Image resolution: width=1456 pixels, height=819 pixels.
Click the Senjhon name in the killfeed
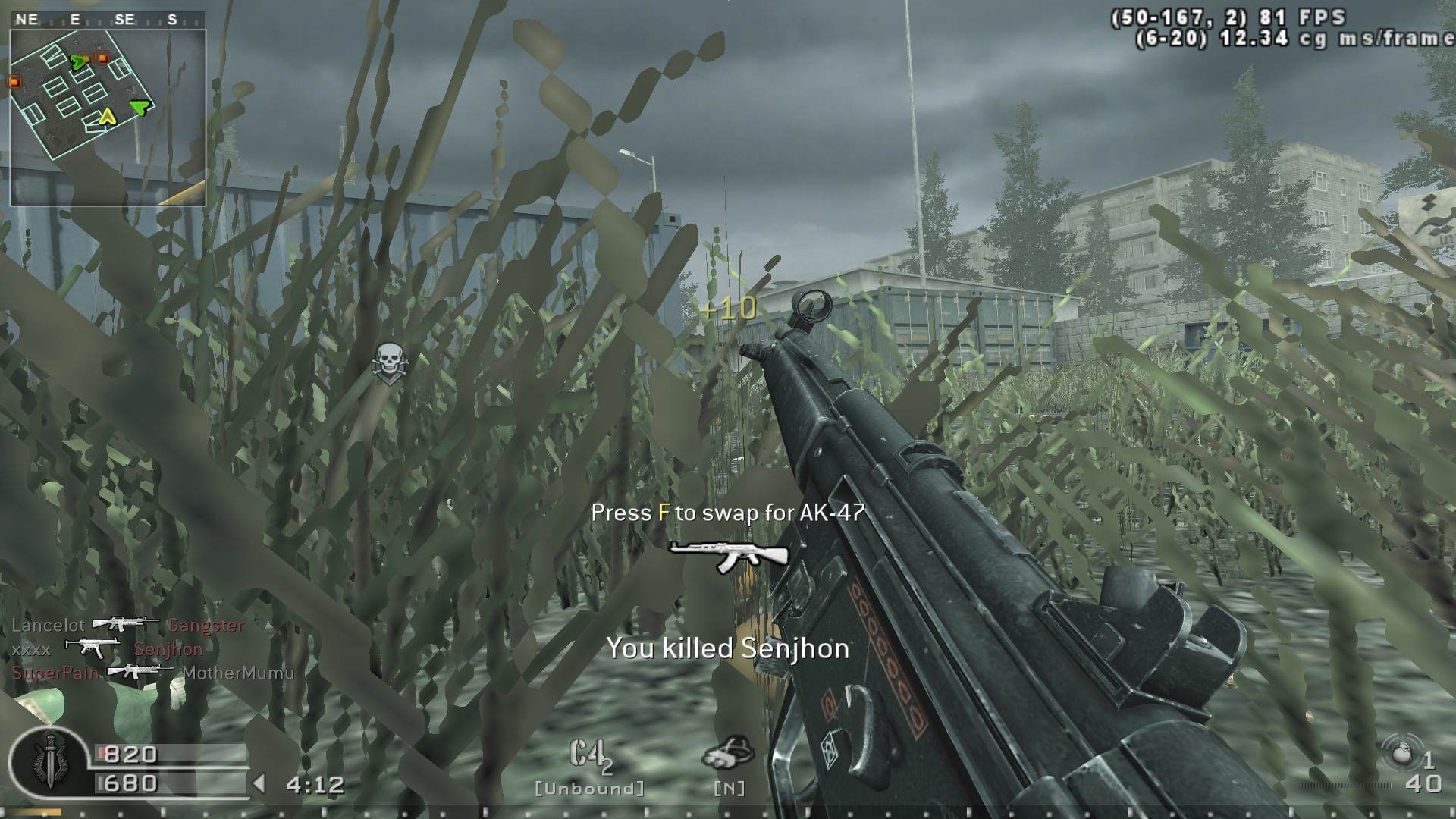pyautogui.click(x=168, y=649)
